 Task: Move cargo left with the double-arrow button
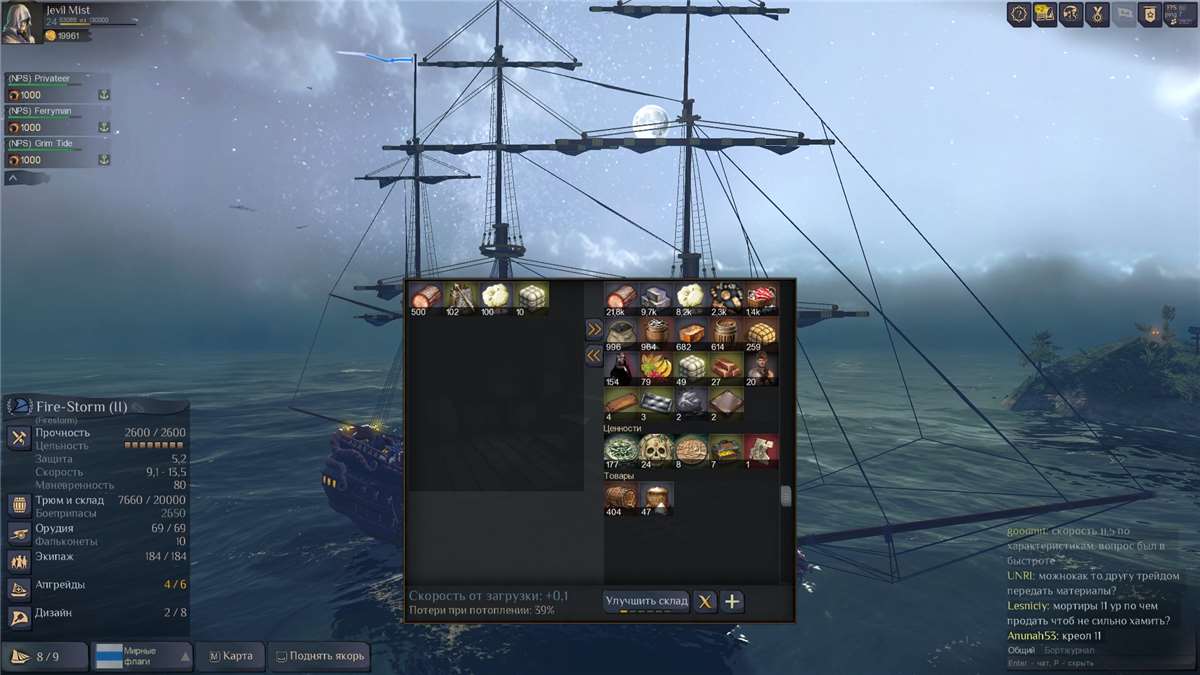[x=594, y=354]
